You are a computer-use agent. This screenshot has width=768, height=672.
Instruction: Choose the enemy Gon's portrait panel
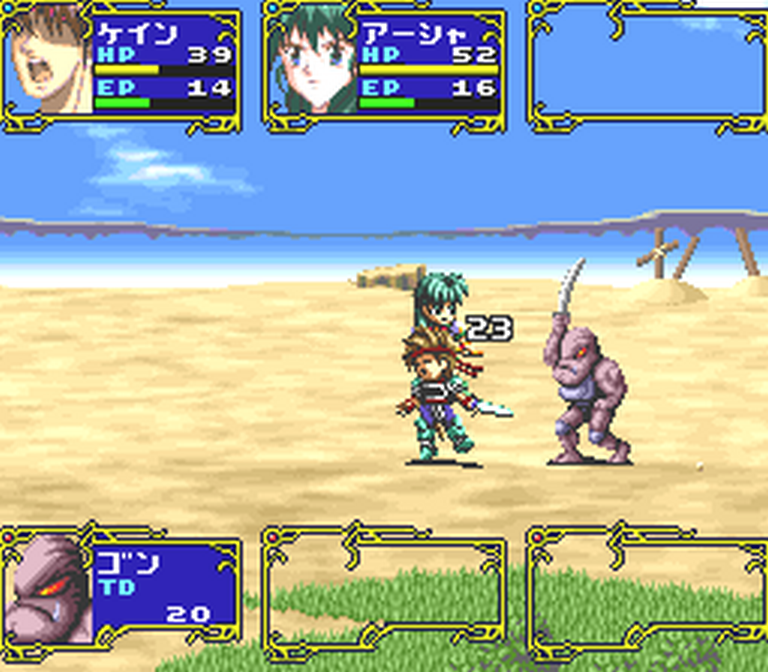[48, 588]
